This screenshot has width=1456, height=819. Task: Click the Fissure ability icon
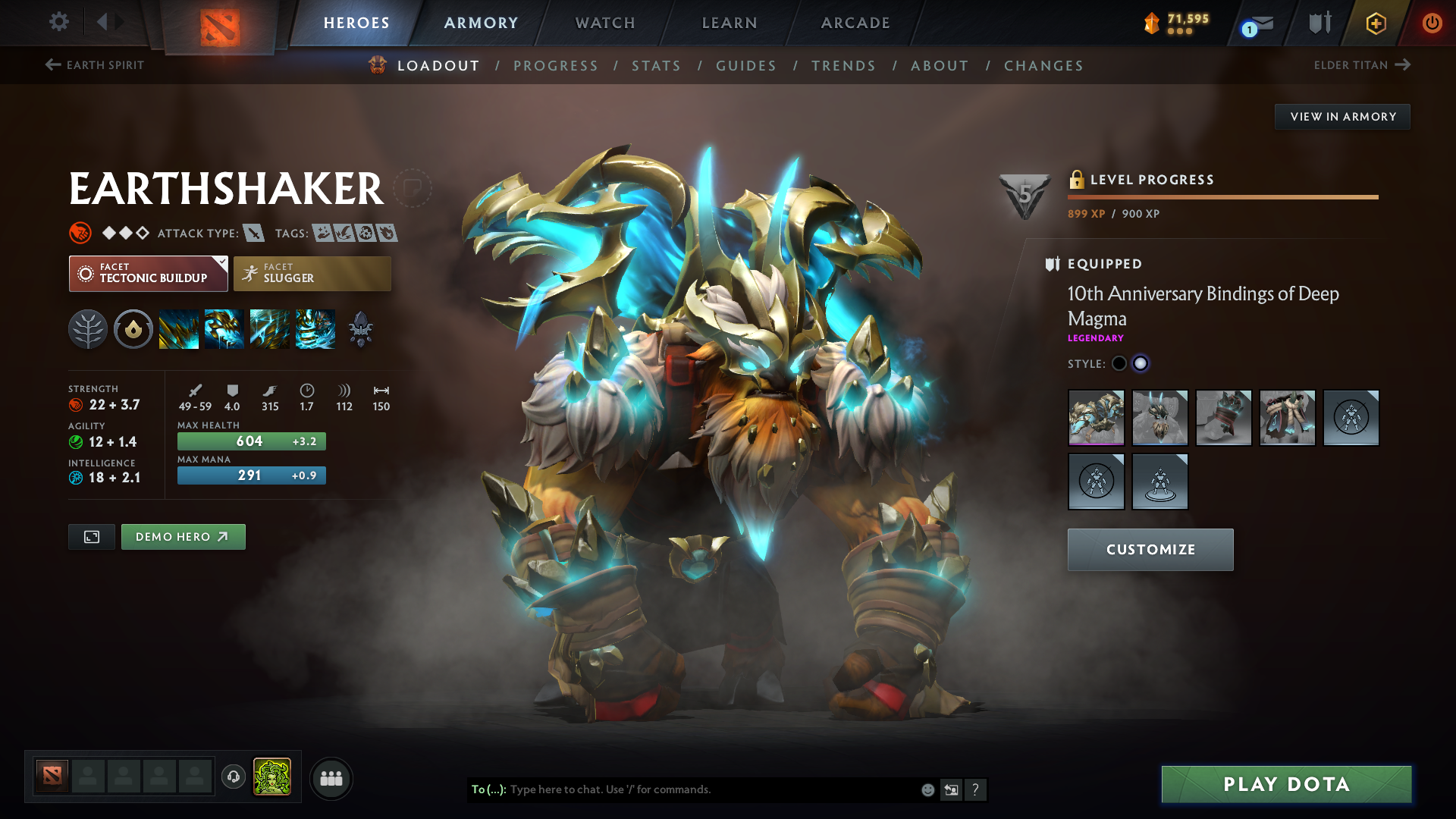click(x=179, y=328)
